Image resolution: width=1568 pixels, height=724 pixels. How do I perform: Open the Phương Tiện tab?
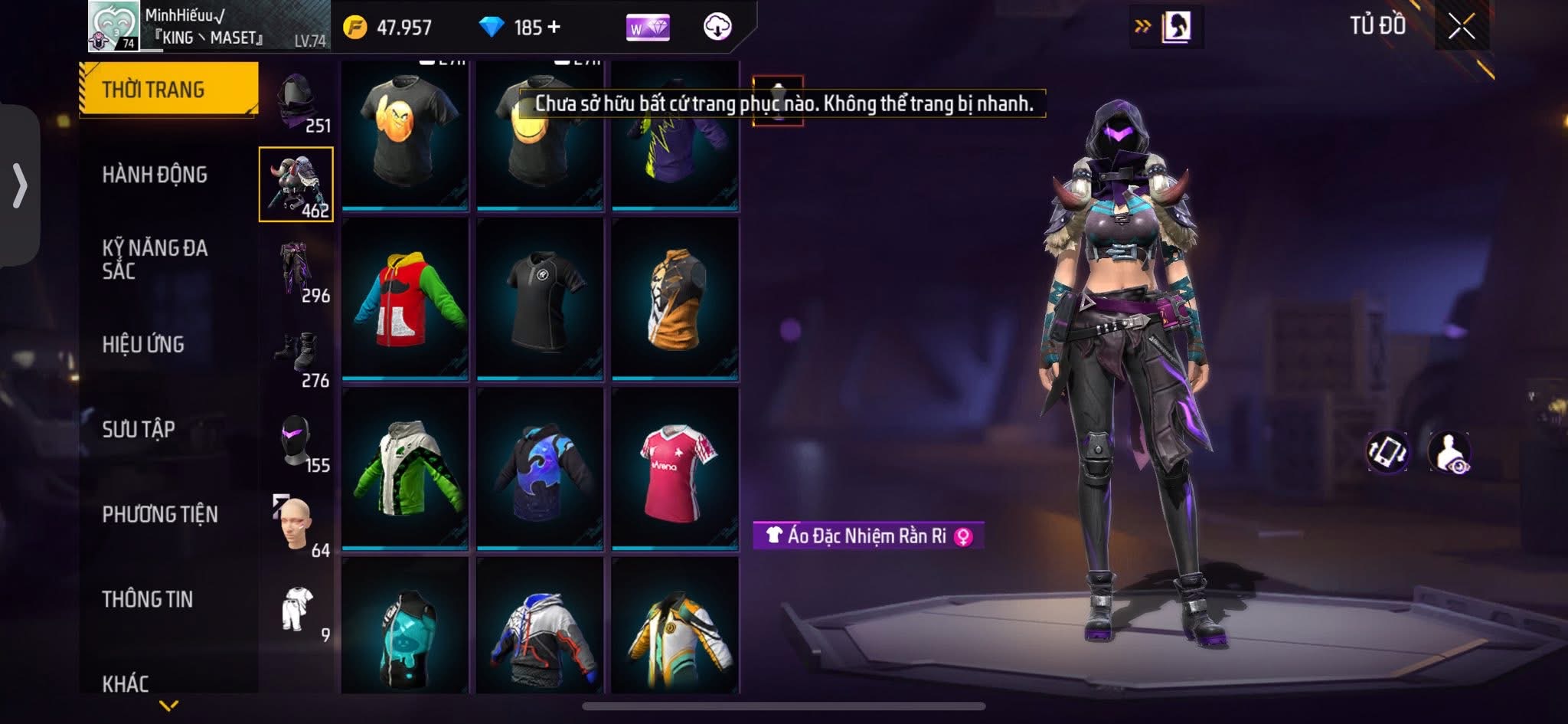159,514
